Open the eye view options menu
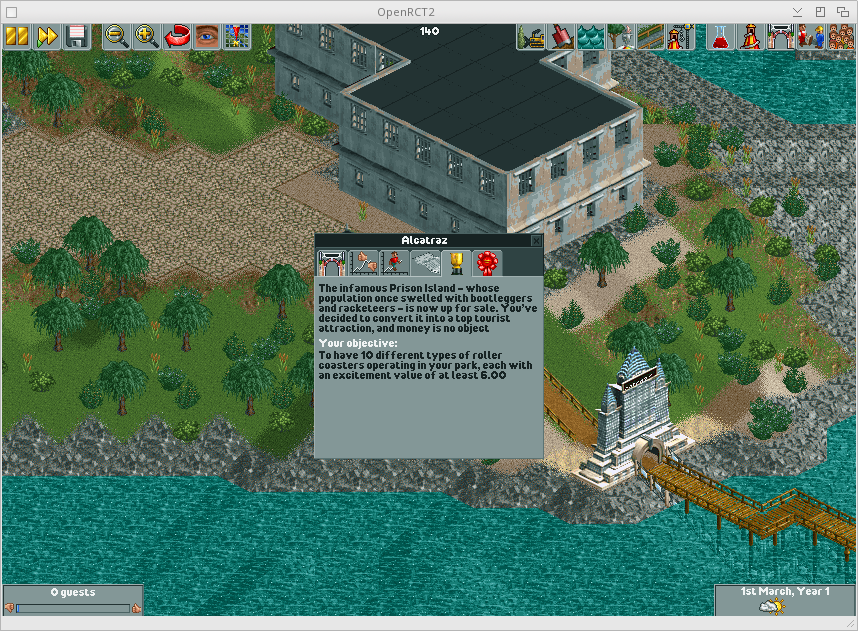 tap(207, 37)
